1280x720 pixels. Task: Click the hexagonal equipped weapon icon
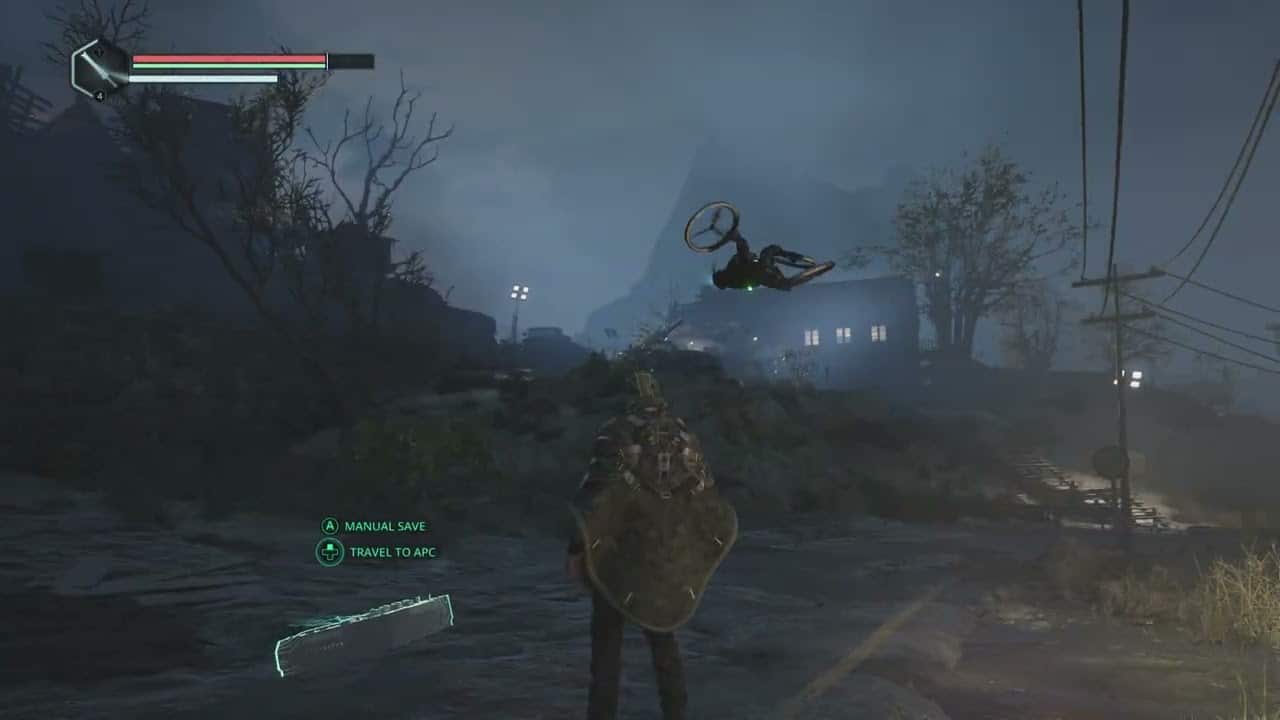99,69
